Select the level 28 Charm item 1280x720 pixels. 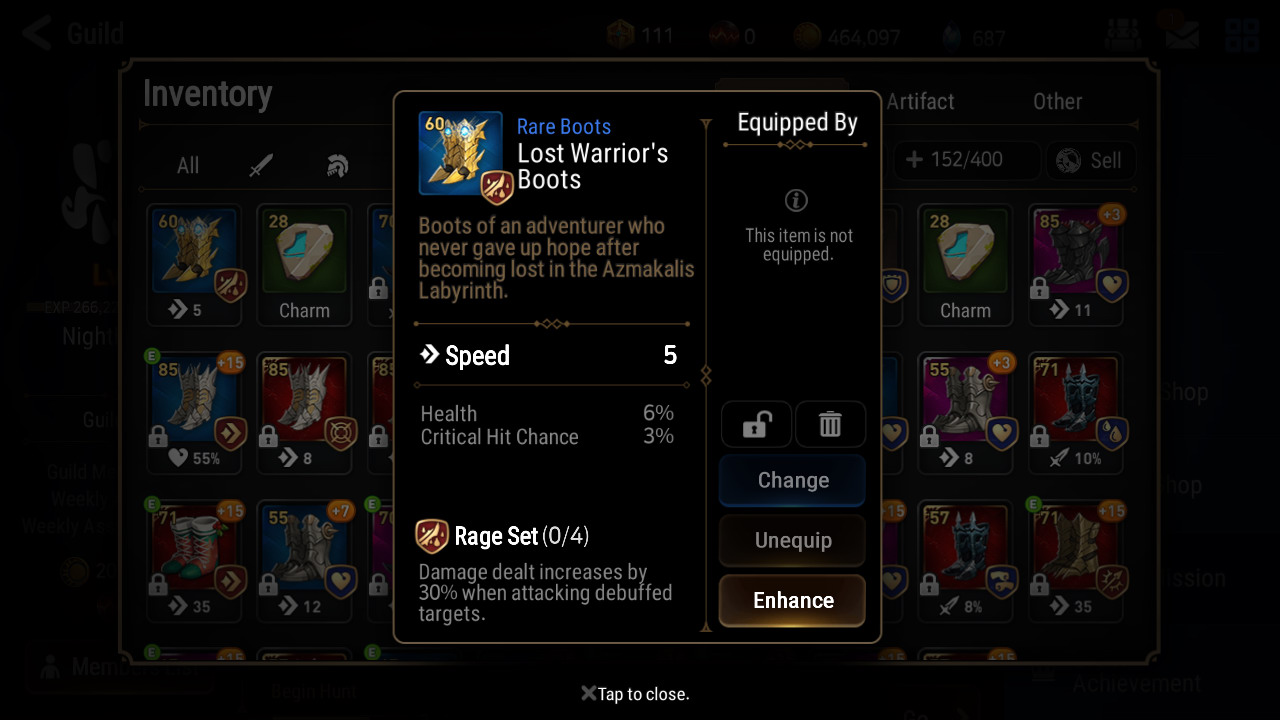click(304, 264)
